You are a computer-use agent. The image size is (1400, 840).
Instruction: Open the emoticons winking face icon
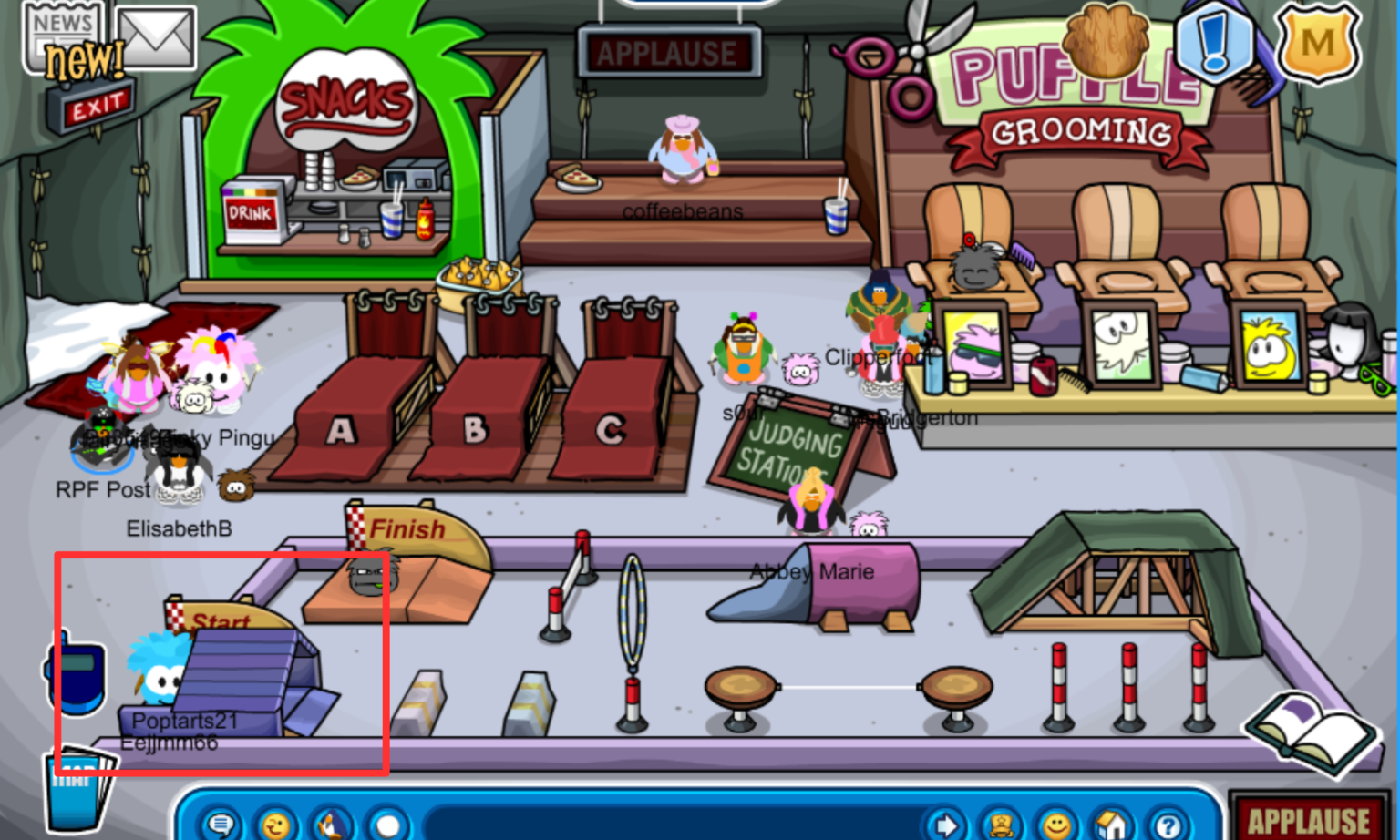(275, 825)
